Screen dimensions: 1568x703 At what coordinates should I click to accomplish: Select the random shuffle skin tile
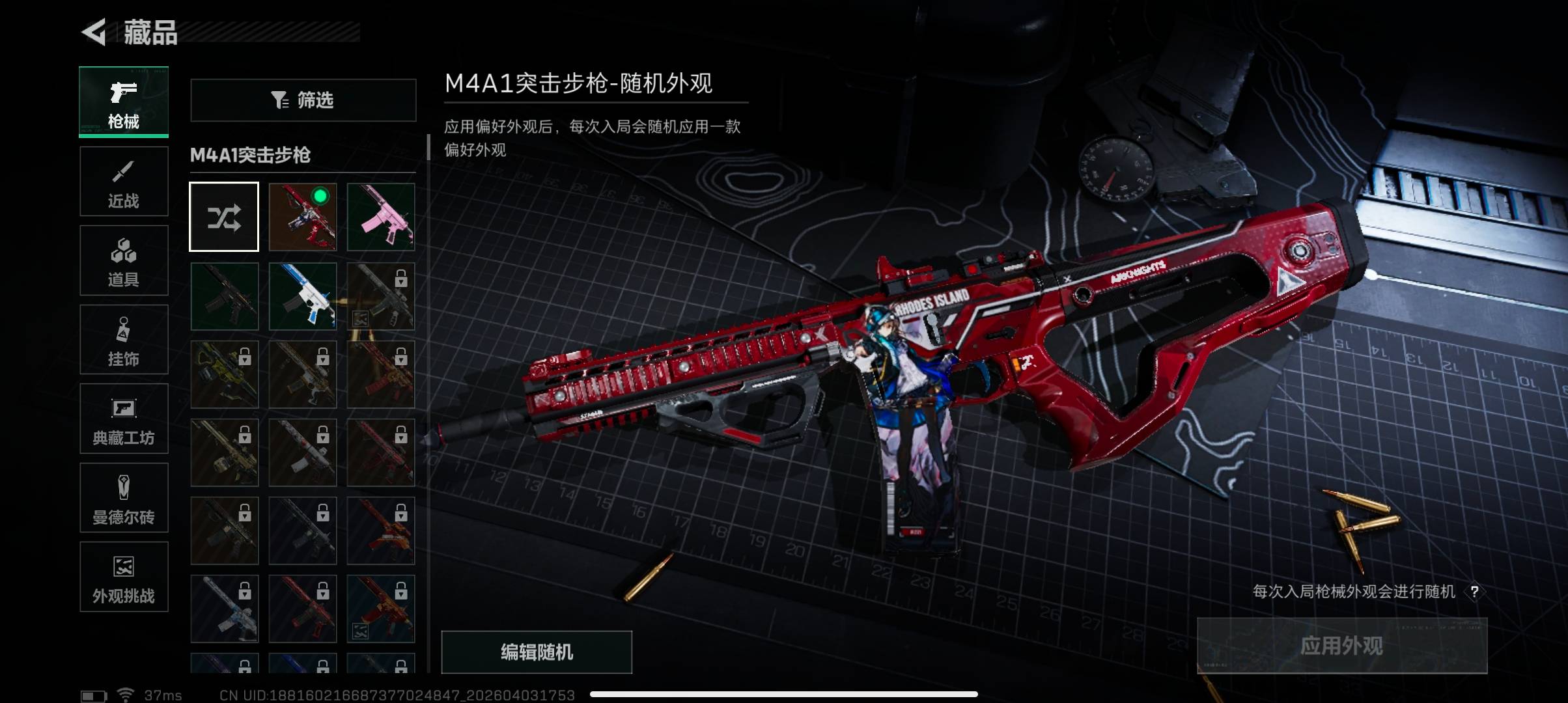(x=224, y=217)
